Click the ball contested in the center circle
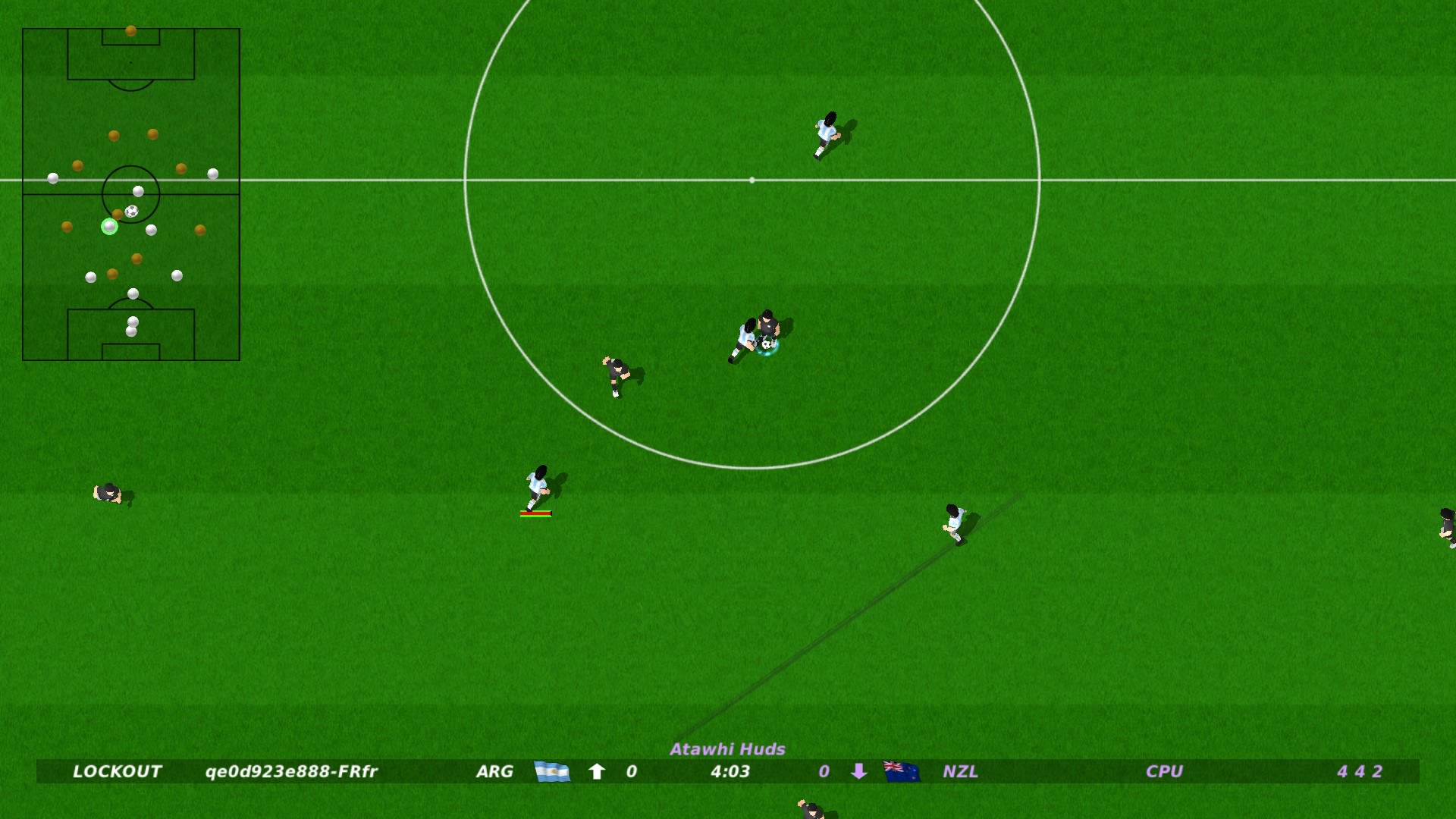 [766, 345]
